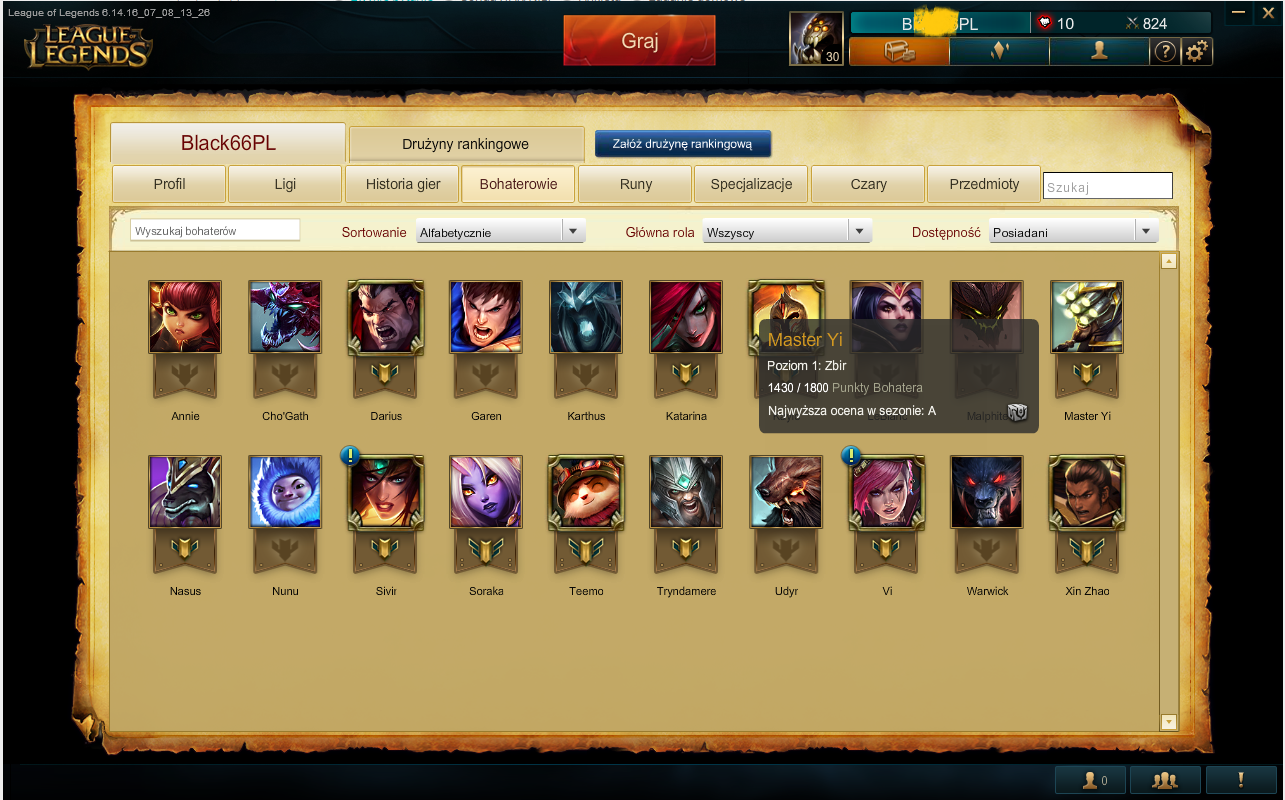Image resolution: width=1285 pixels, height=800 pixels.
Task: Open the gear settings icon
Action: coord(1197,52)
